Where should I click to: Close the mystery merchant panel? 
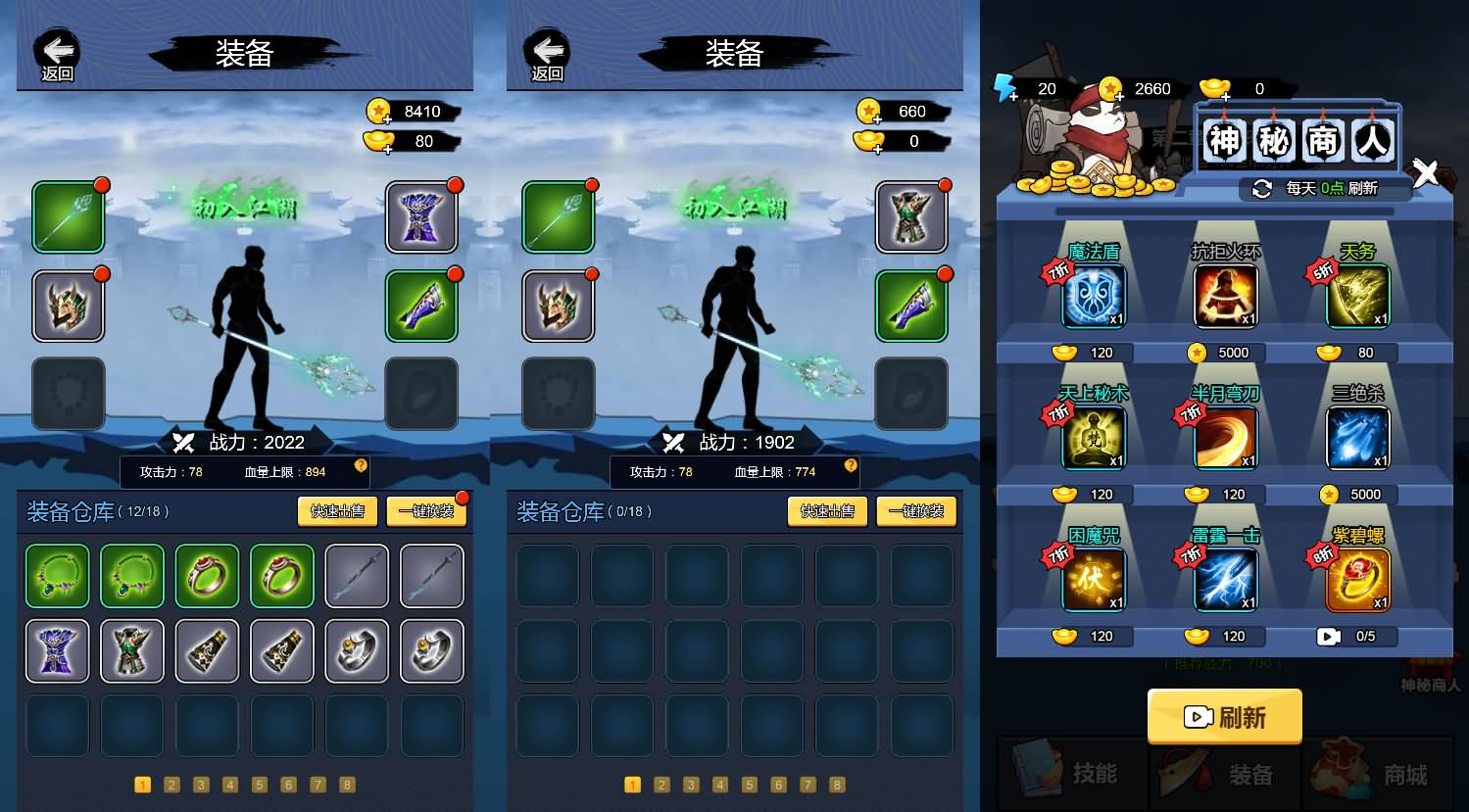pos(1426,172)
